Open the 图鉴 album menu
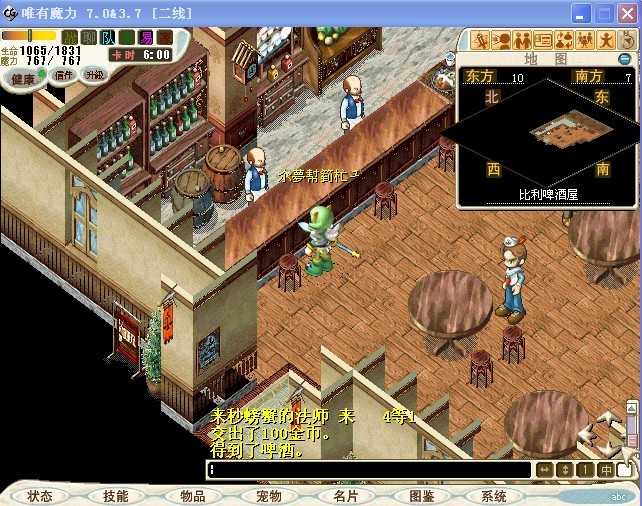Viewport: 642px width, 506px height. pyautogui.click(x=421, y=496)
